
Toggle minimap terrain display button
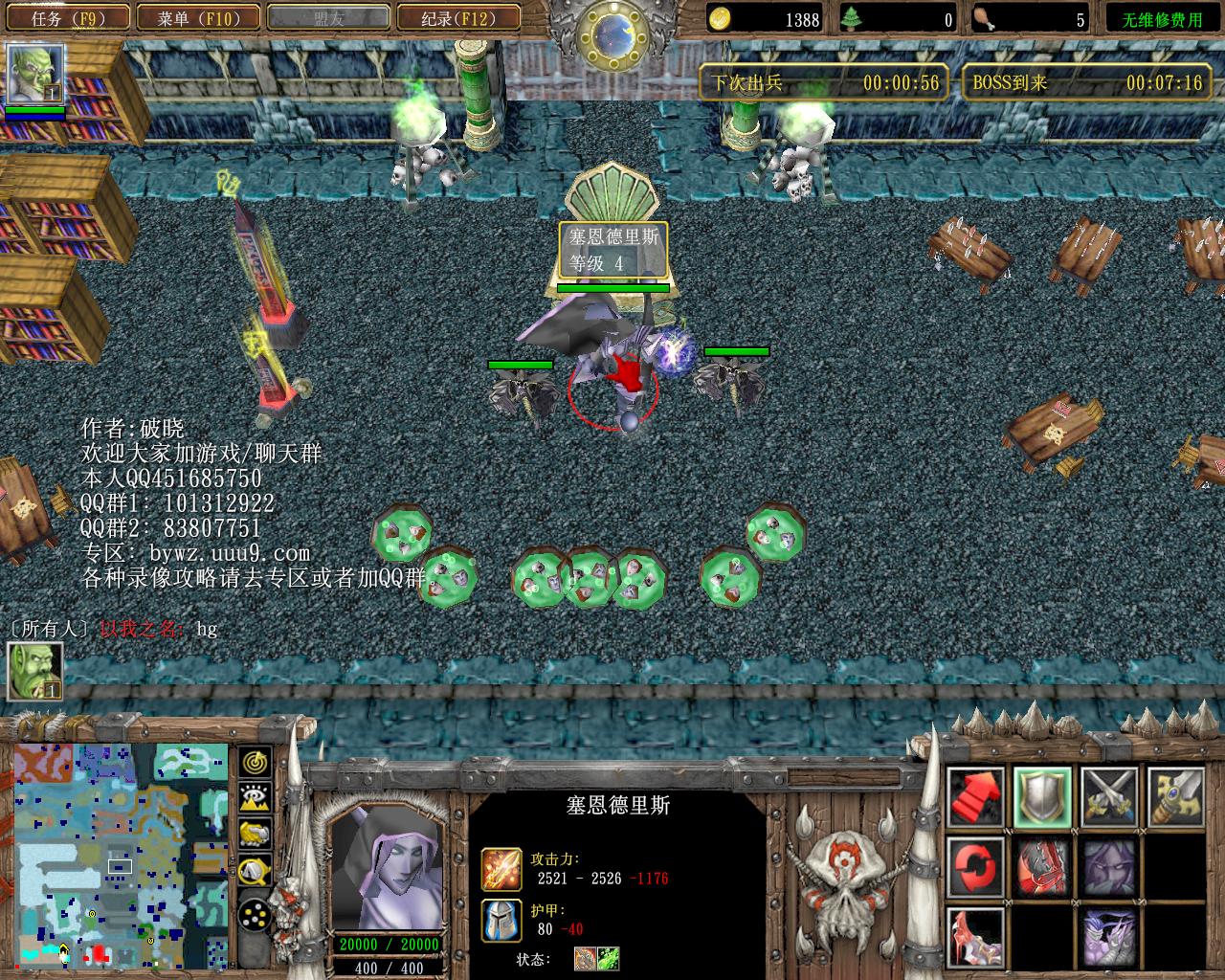point(255,798)
